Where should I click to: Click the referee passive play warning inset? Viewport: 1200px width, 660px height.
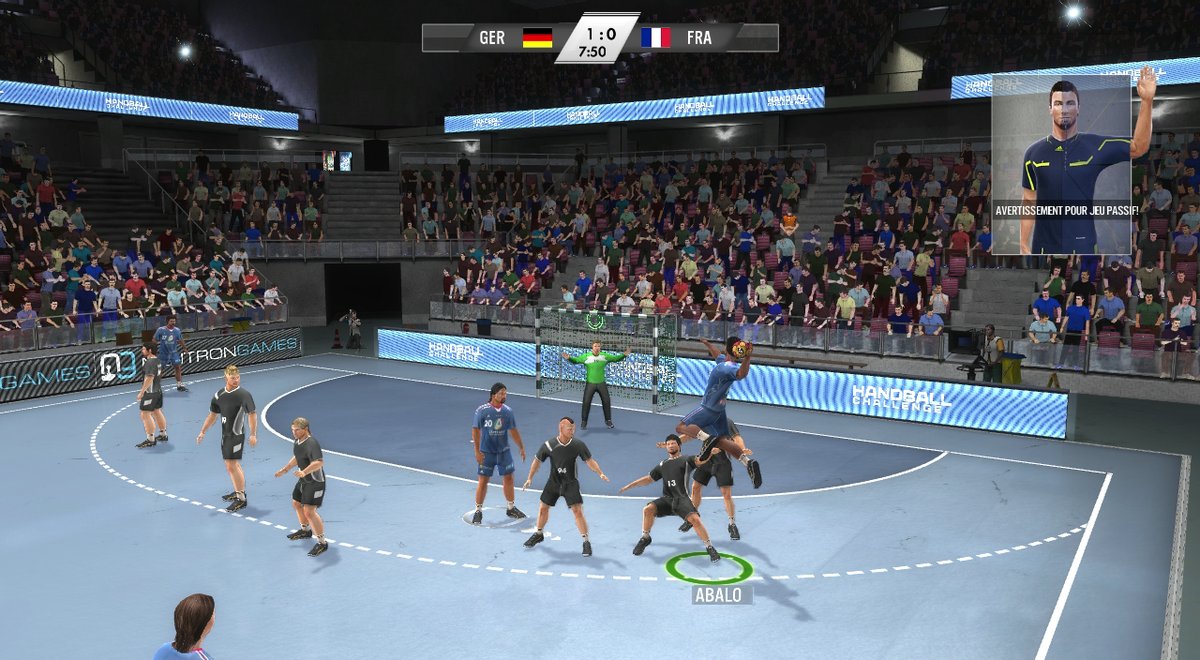click(1061, 163)
